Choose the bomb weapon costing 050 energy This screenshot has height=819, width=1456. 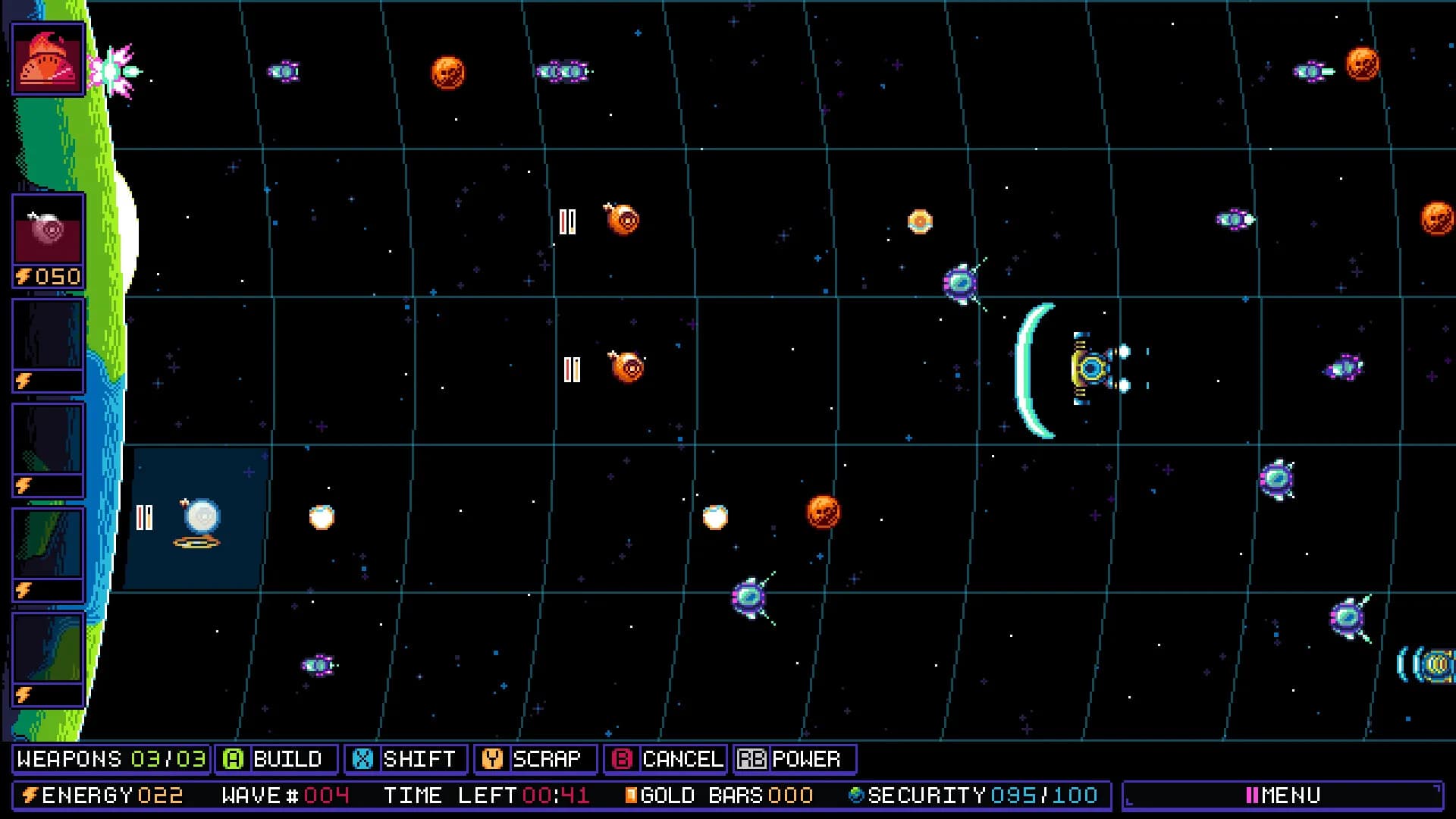pos(48,240)
